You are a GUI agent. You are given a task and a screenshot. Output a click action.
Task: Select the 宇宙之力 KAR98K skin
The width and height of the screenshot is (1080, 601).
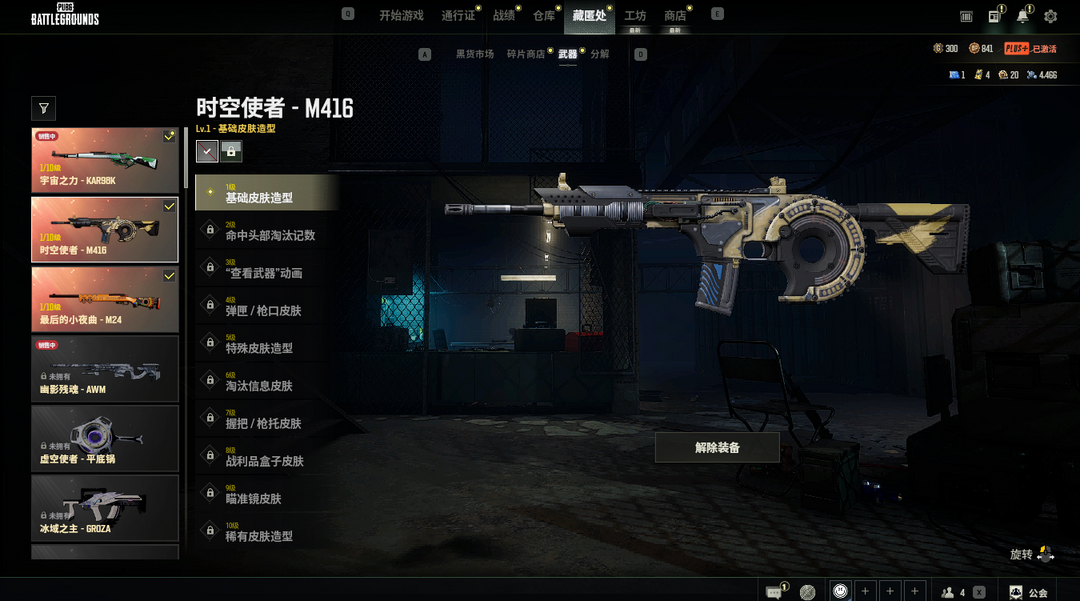[x=105, y=158]
